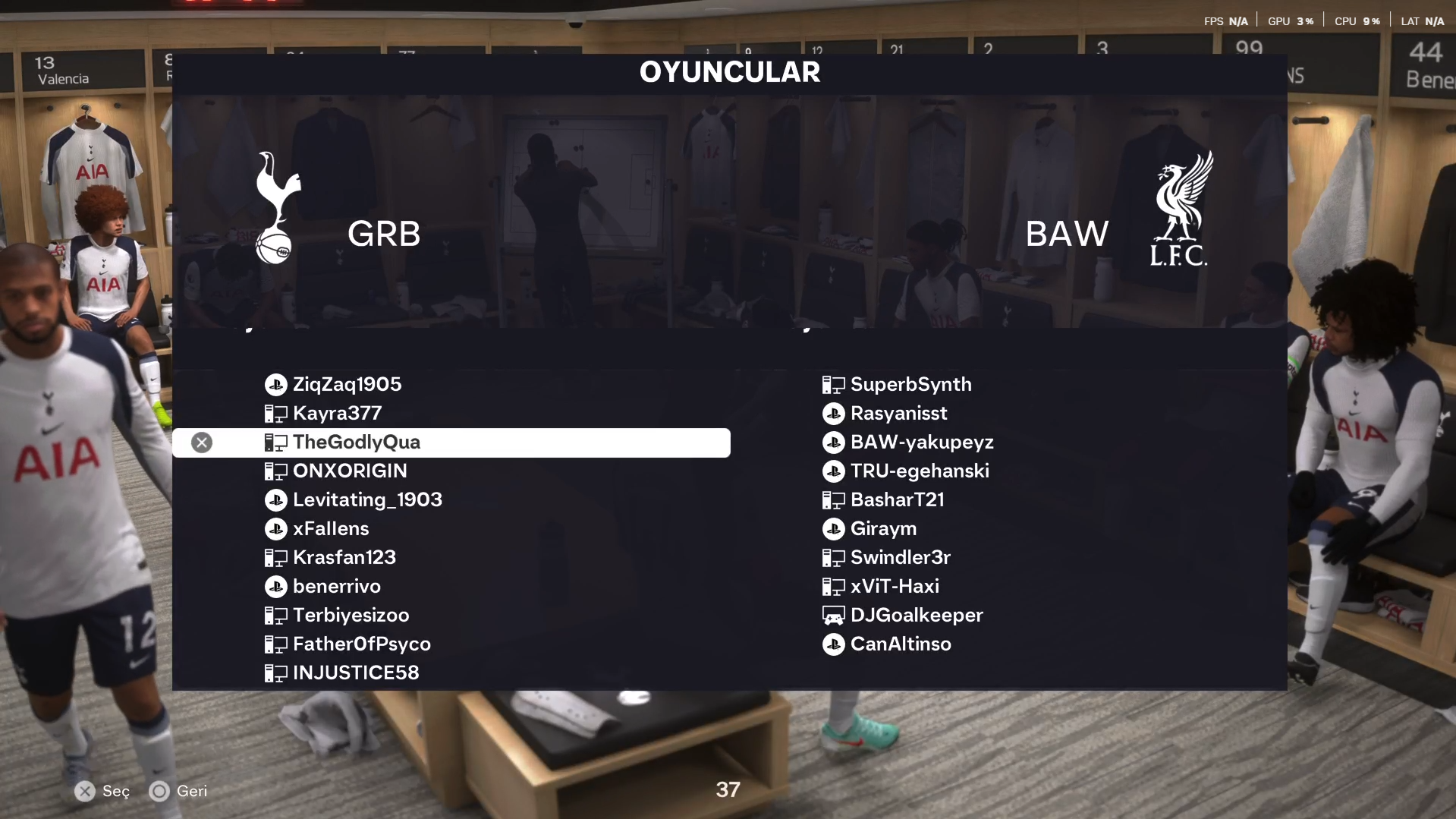This screenshot has width=1456, height=819.
Task: Select Krasfan123 from the roster
Action: click(344, 558)
